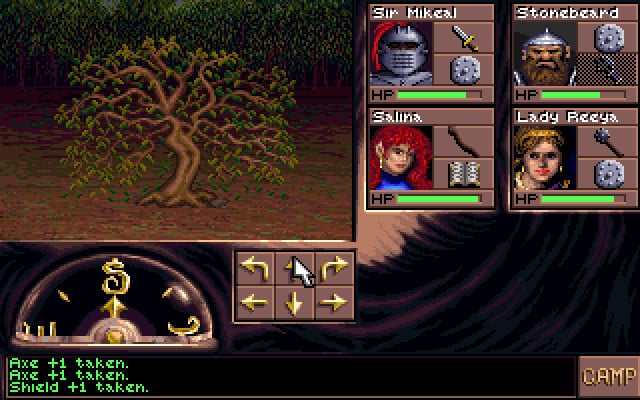Image resolution: width=640 pixels, height=400 pixels.
Task: Strafe left with the straight left arrow
Action: coord(256,302)
